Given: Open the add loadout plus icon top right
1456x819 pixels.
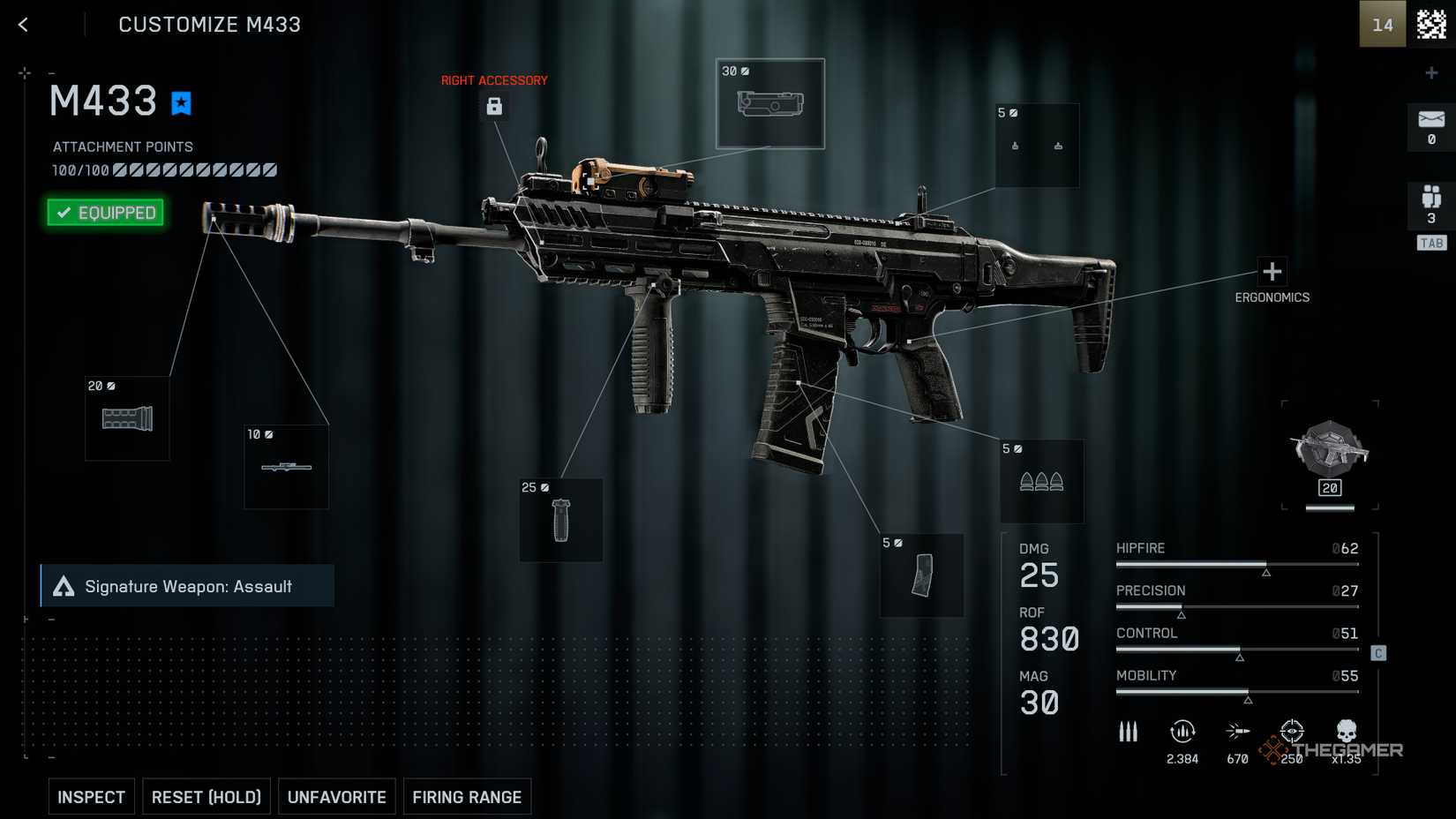Looking at the screenshot, I should click(x=1431, y=72).
